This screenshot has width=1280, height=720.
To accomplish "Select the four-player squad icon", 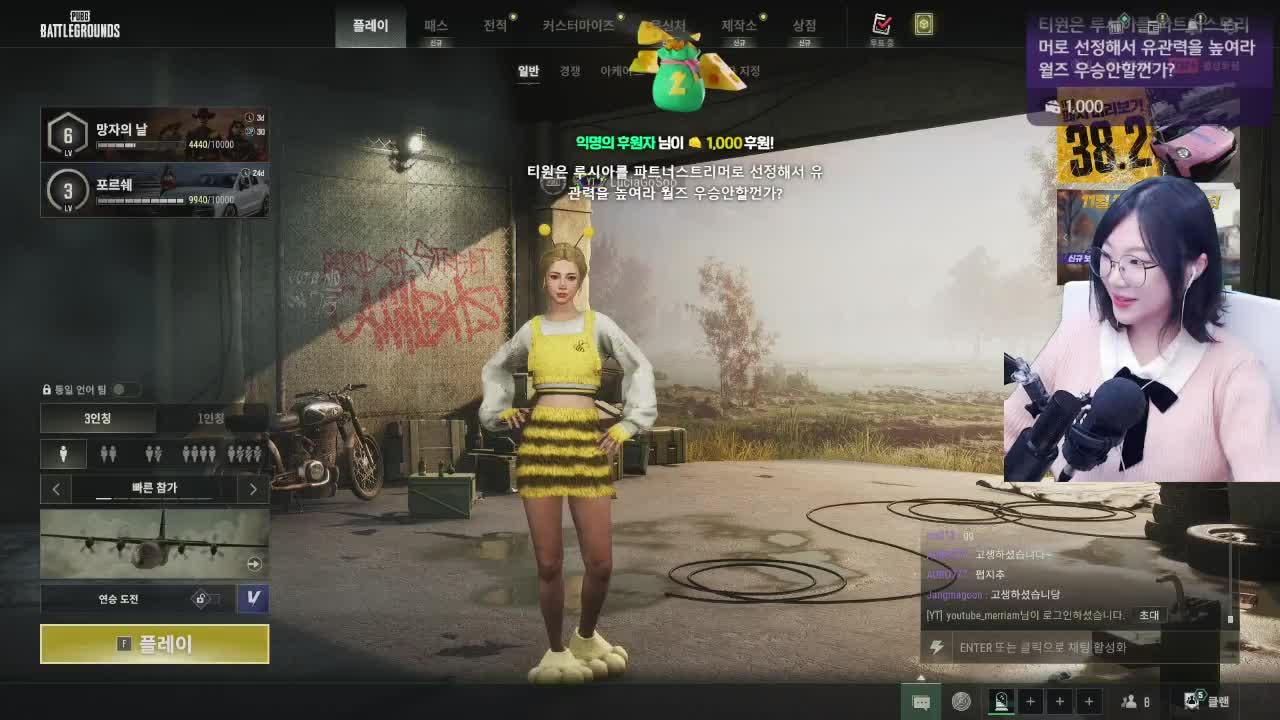I will pyautogui.click(x=198, y=453).
